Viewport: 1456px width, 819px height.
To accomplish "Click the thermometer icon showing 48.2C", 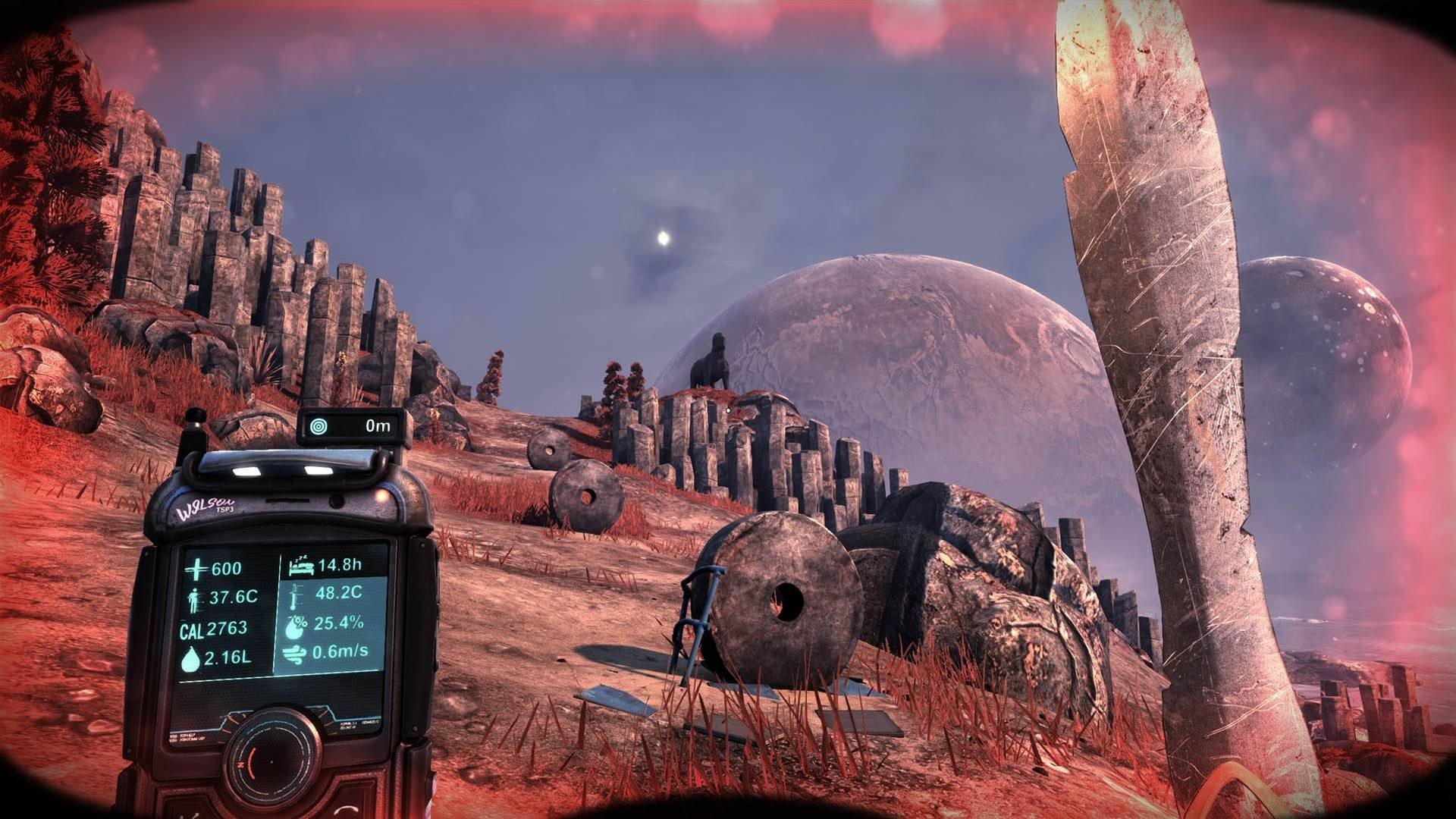I will (x=293, y=597).
